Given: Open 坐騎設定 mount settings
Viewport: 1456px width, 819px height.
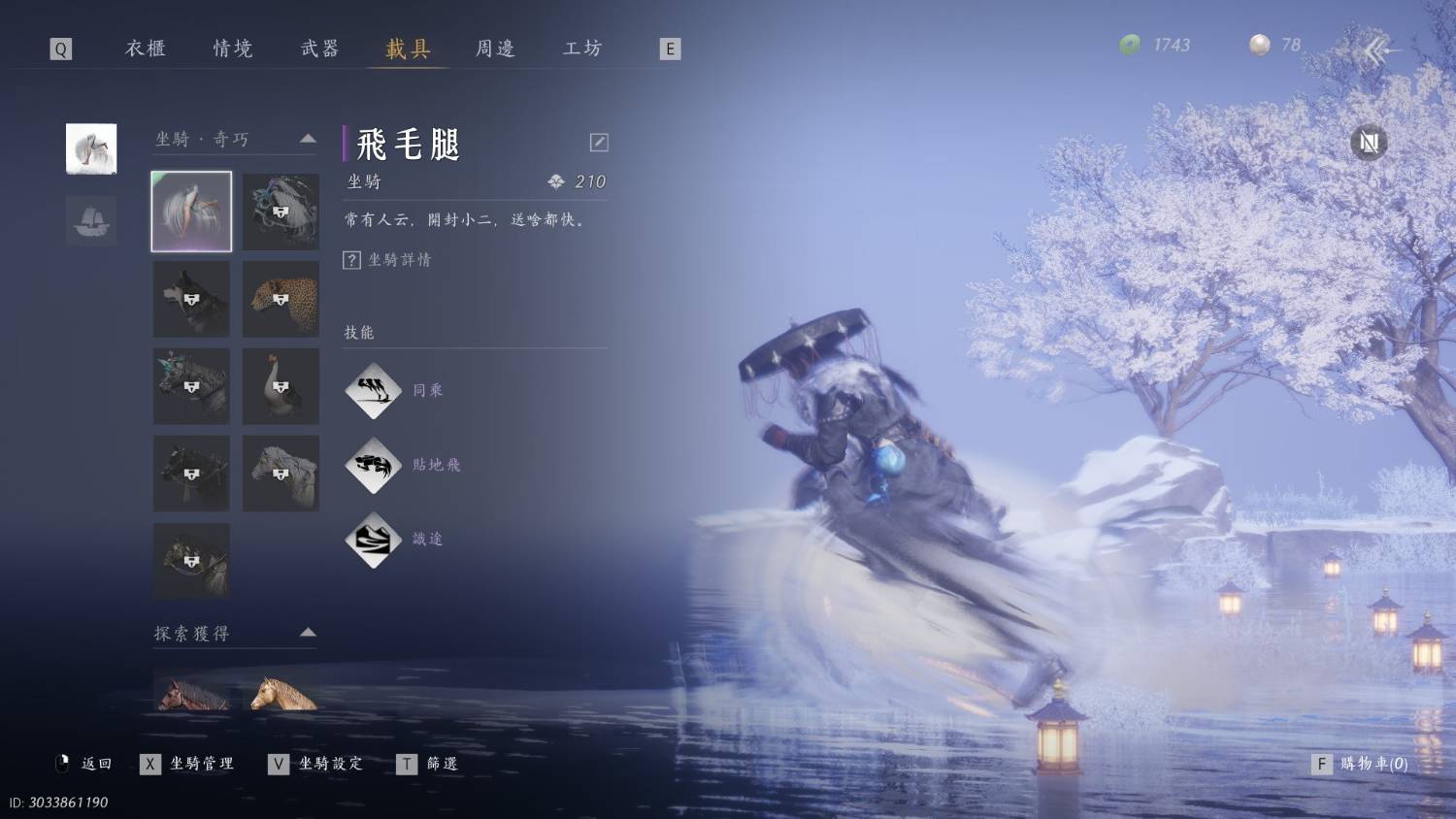Looking at the screenshot, I should coord(318,764).
